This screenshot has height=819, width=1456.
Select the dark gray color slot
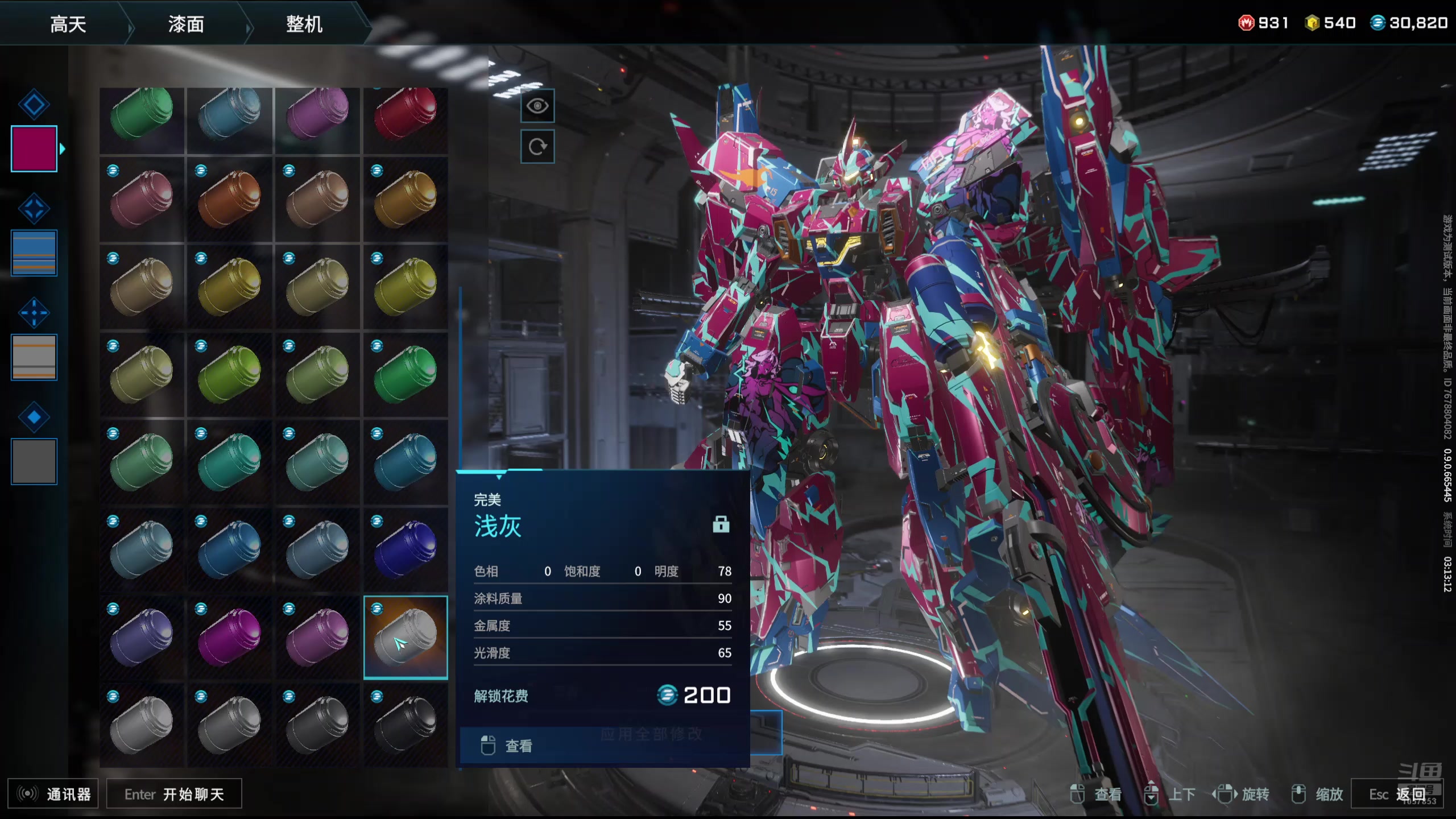[34, 461]
